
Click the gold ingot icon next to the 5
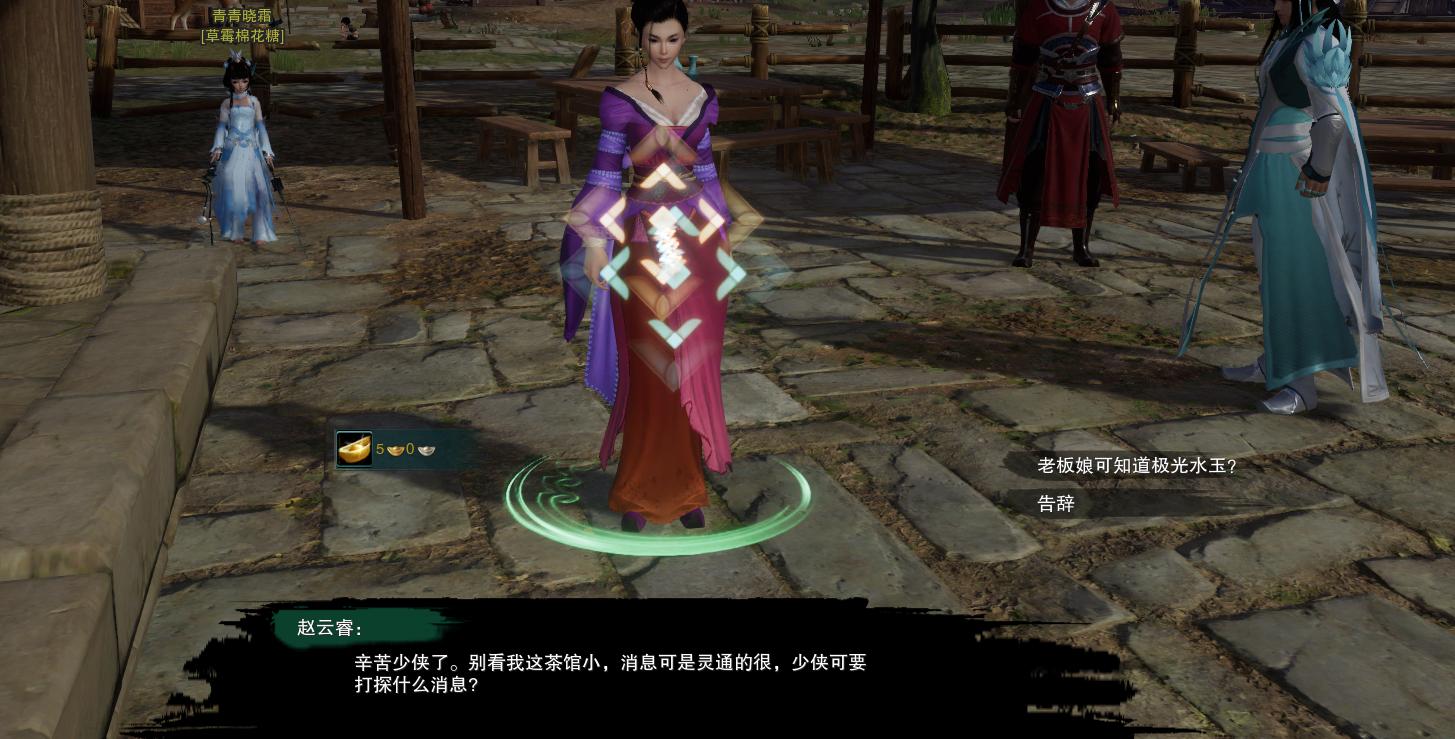coord(395,450)
